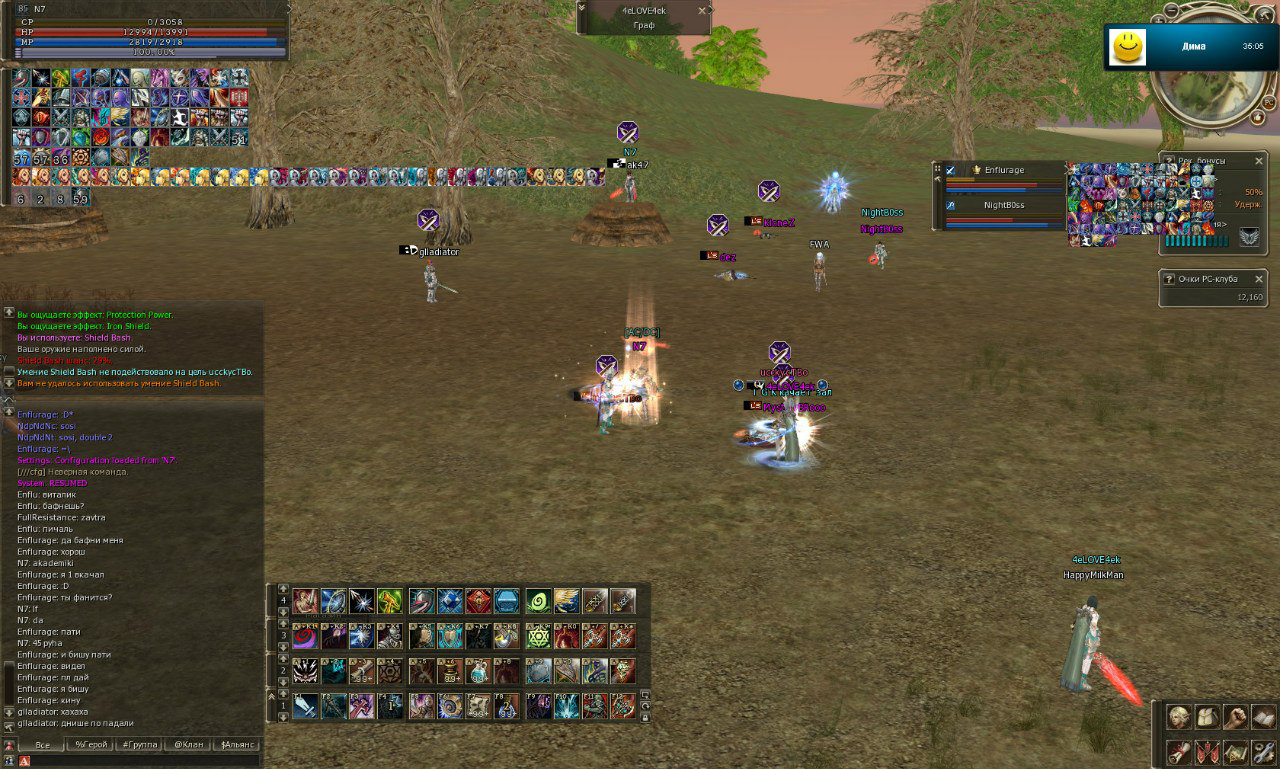Close the recommendation bonuses panel
Image resolution: width=1280 pixels, height=769 pixels.
(x=1259, y=160)
